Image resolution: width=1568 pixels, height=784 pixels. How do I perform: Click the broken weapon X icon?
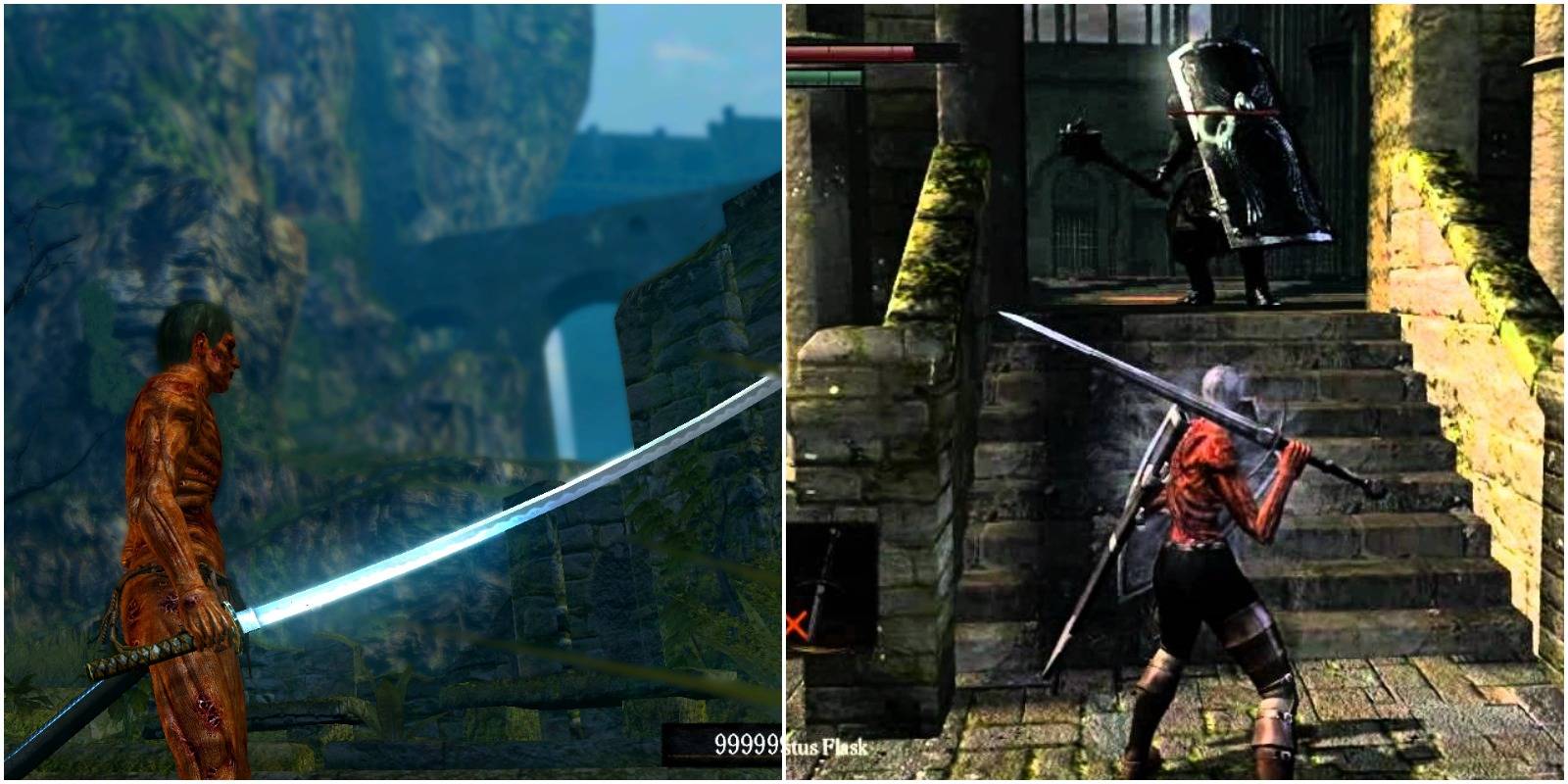click(x=796, y=622)
